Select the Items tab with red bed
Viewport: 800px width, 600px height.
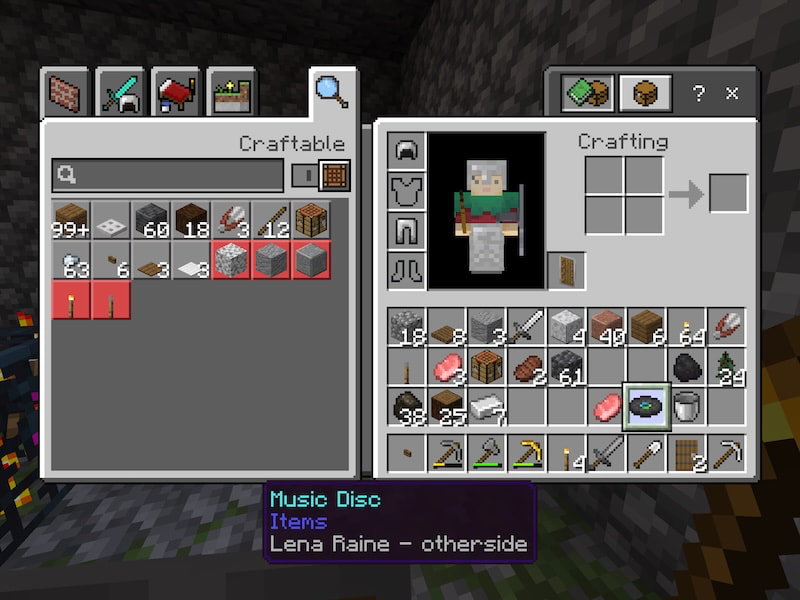pos(176,94)
